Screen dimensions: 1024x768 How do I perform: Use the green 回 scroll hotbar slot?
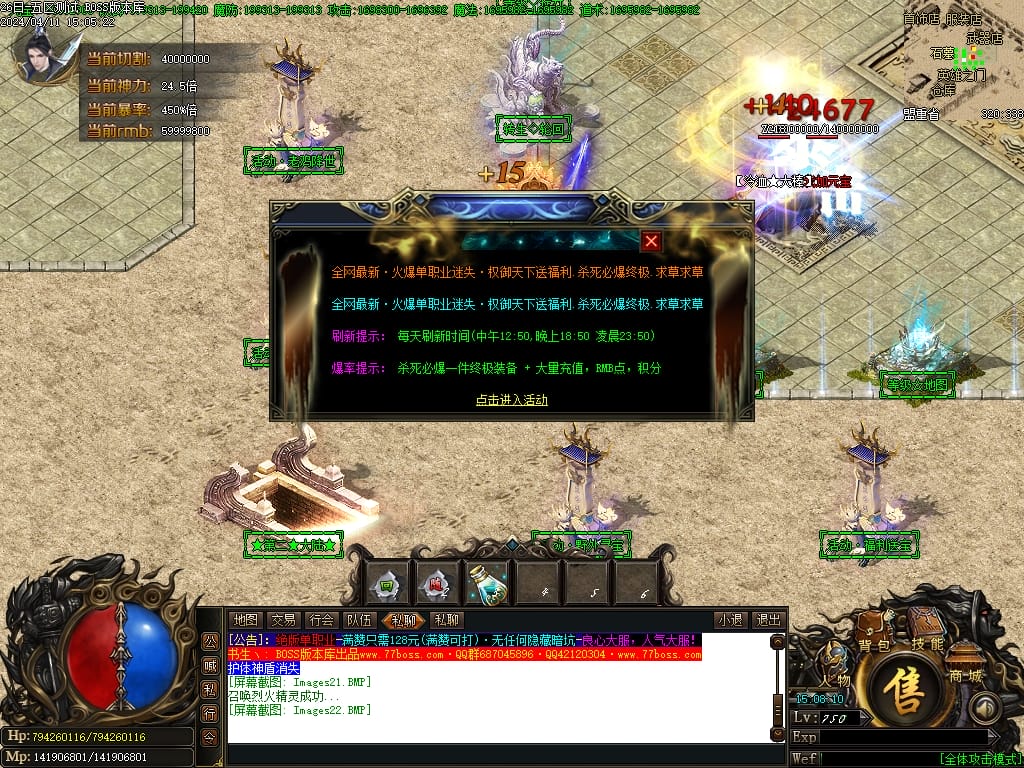point(386,585)
